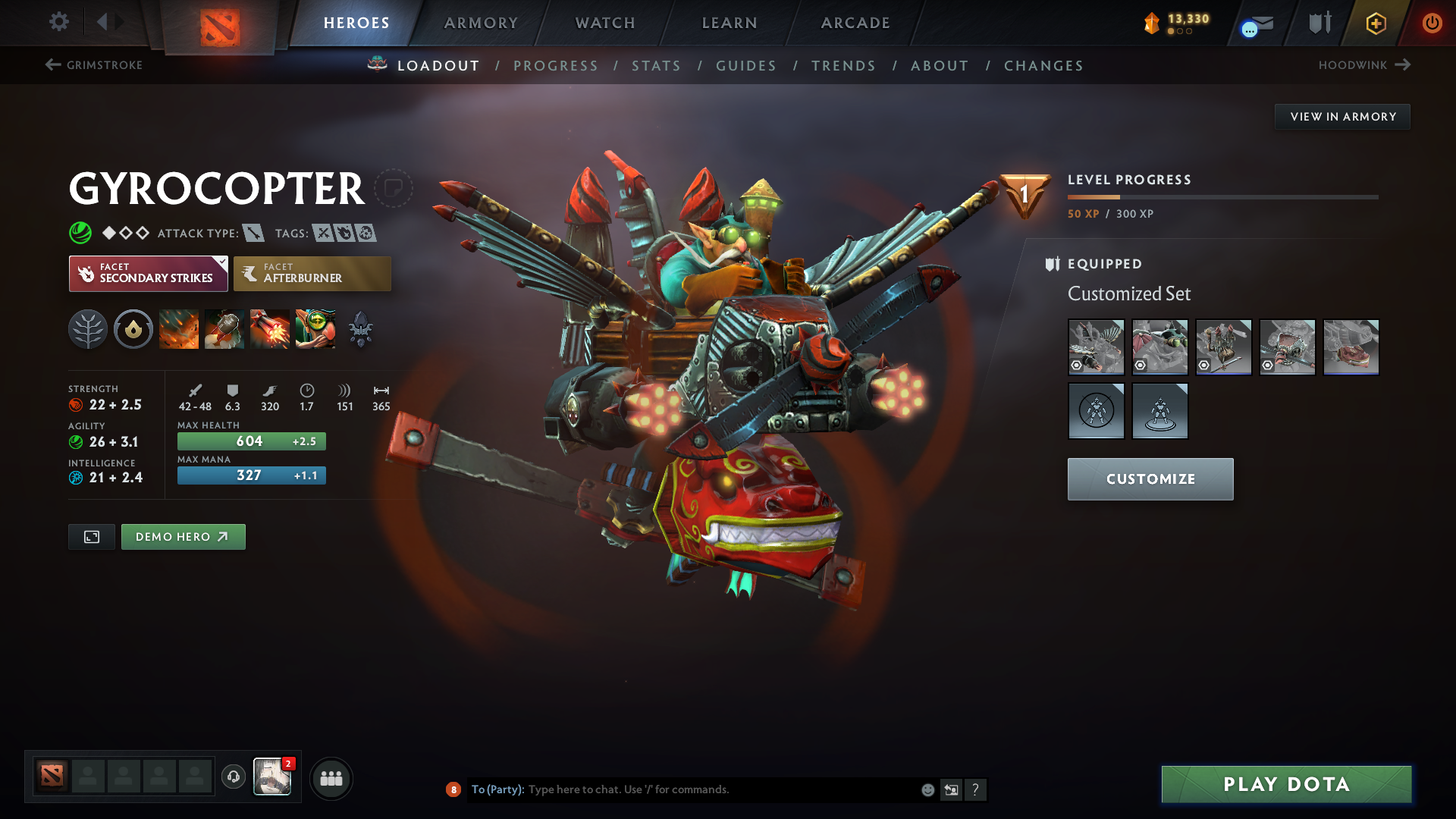The width and height of the screenshot is (1456, 819).
Task: Select the Secondary Strikes facet
Action: pyautogui.click(x=148, y=273)
